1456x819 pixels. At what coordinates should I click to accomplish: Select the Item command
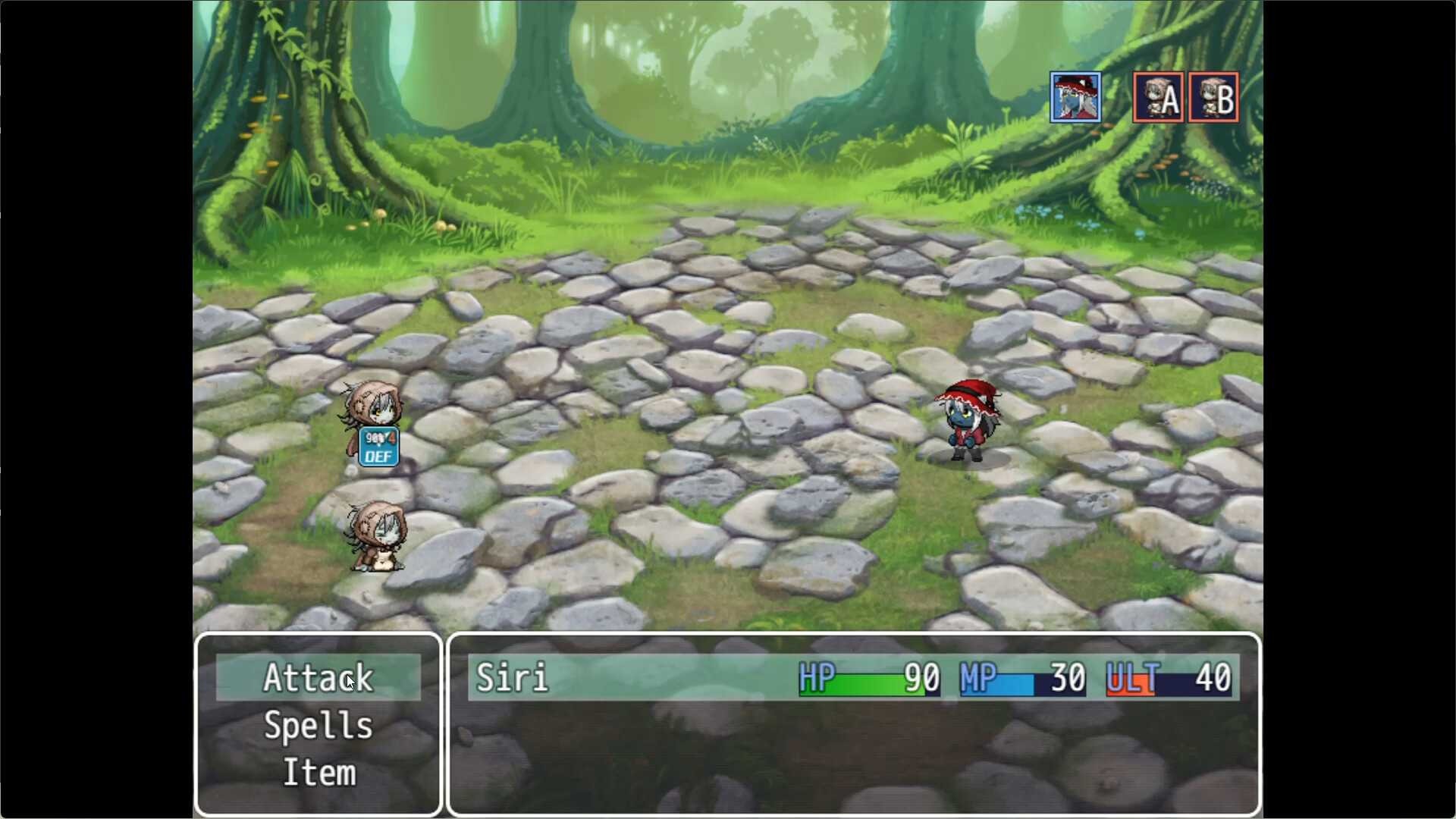[318, 773]
